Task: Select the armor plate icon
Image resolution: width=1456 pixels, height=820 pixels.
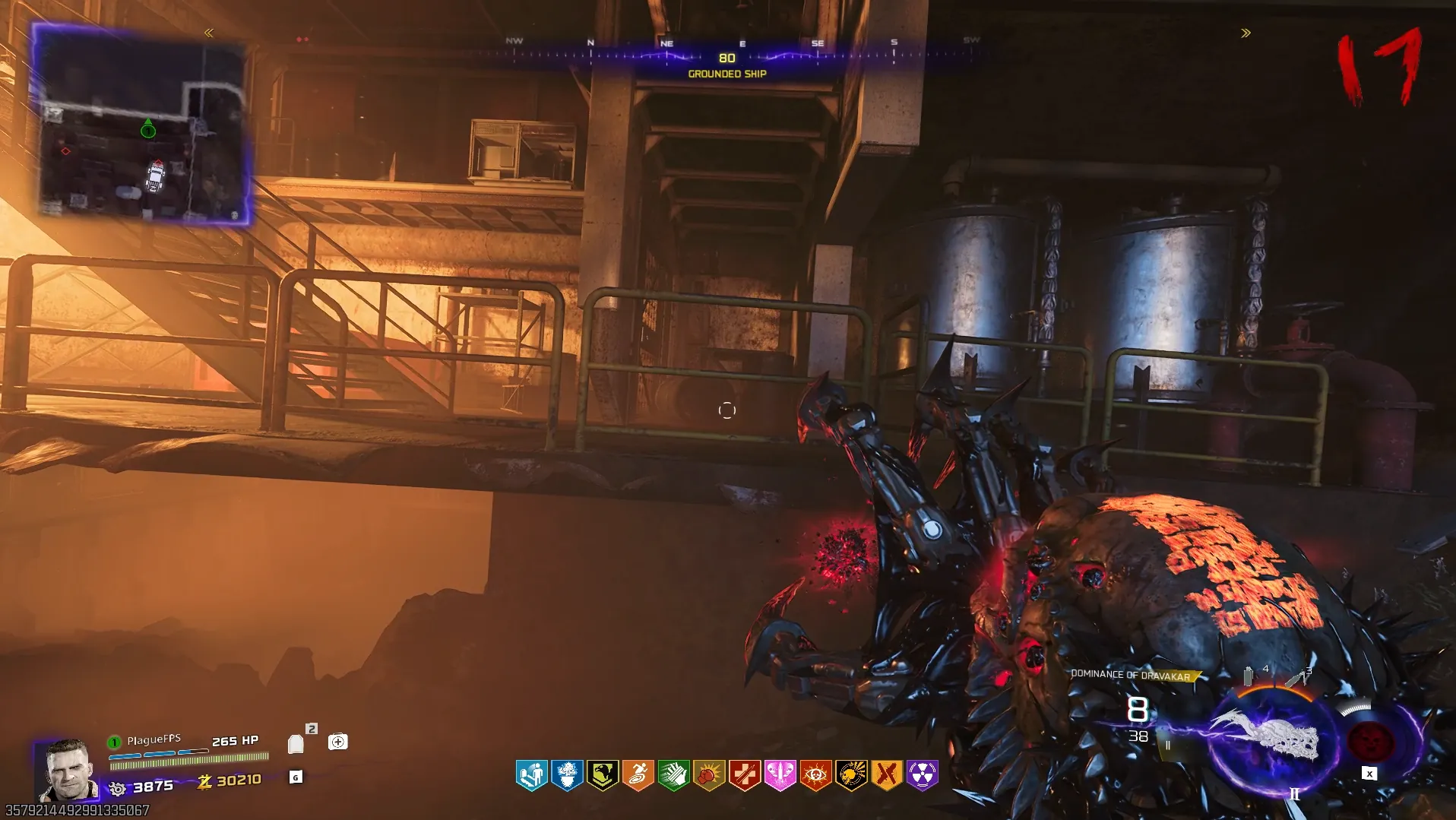Action: click(x=296, y=744)
